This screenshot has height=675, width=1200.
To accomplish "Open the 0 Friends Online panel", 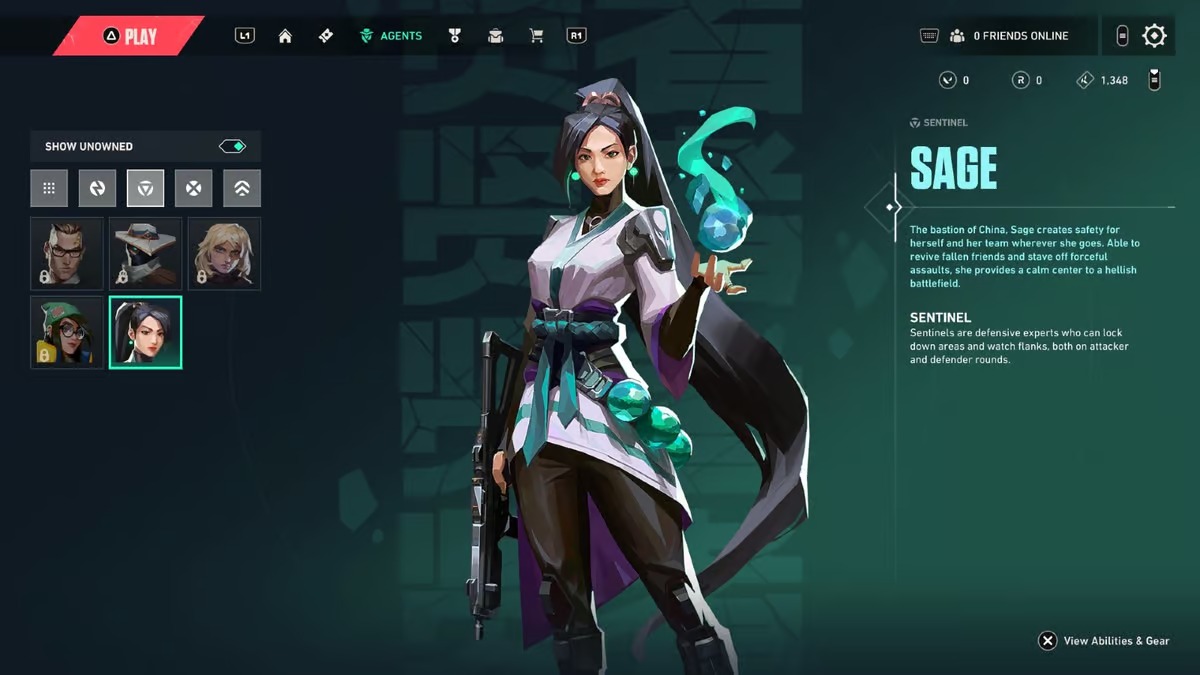I will (x=1008, y=36).
